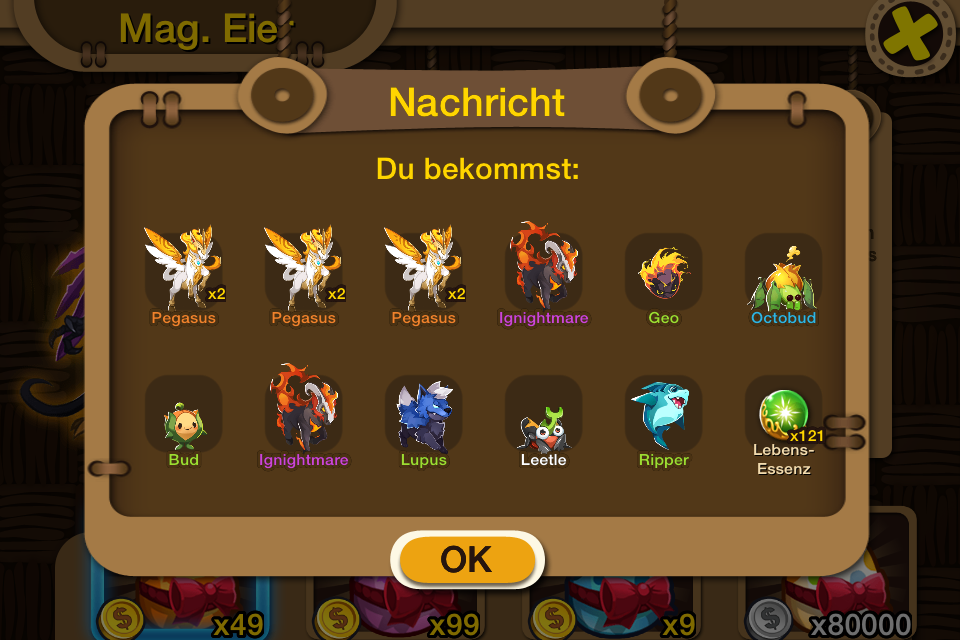Screen dimensions: 960x640
Task: Select the Leetle monster reward
Action: point(543,417)
